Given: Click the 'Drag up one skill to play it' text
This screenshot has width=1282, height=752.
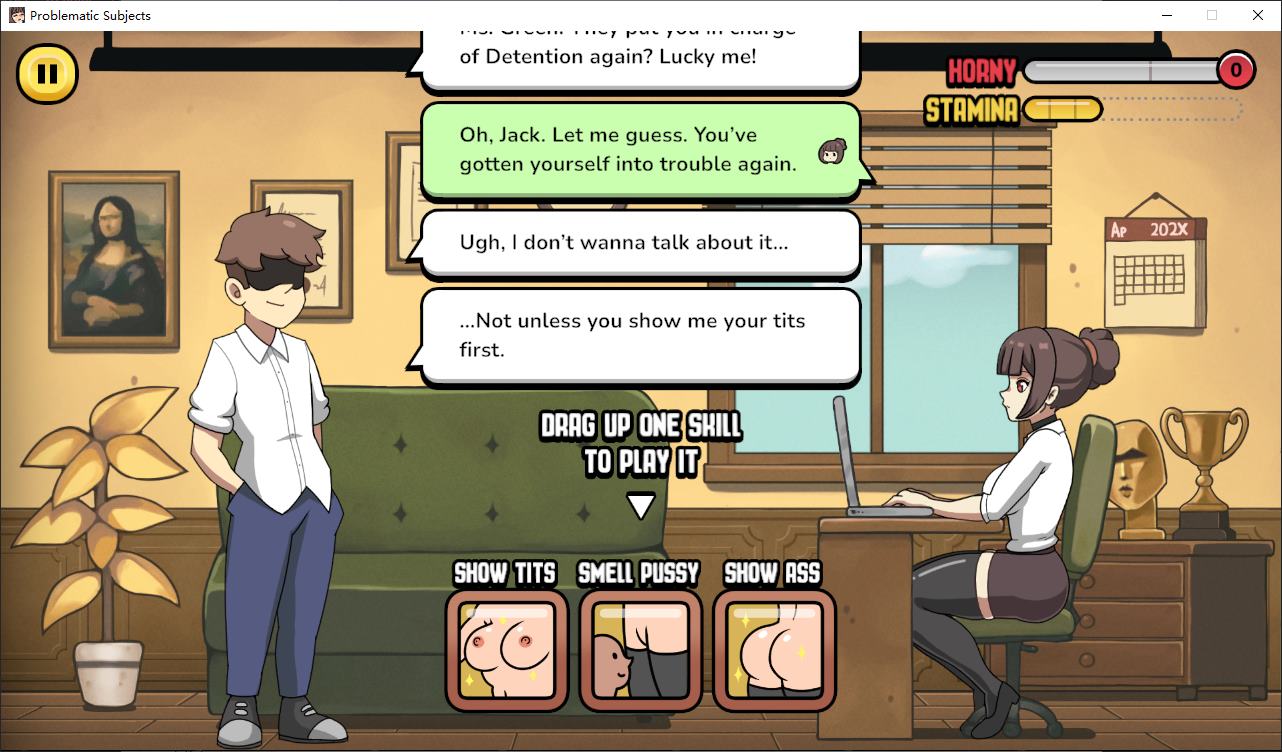Looking at the screenshot, I should point(640,440).
